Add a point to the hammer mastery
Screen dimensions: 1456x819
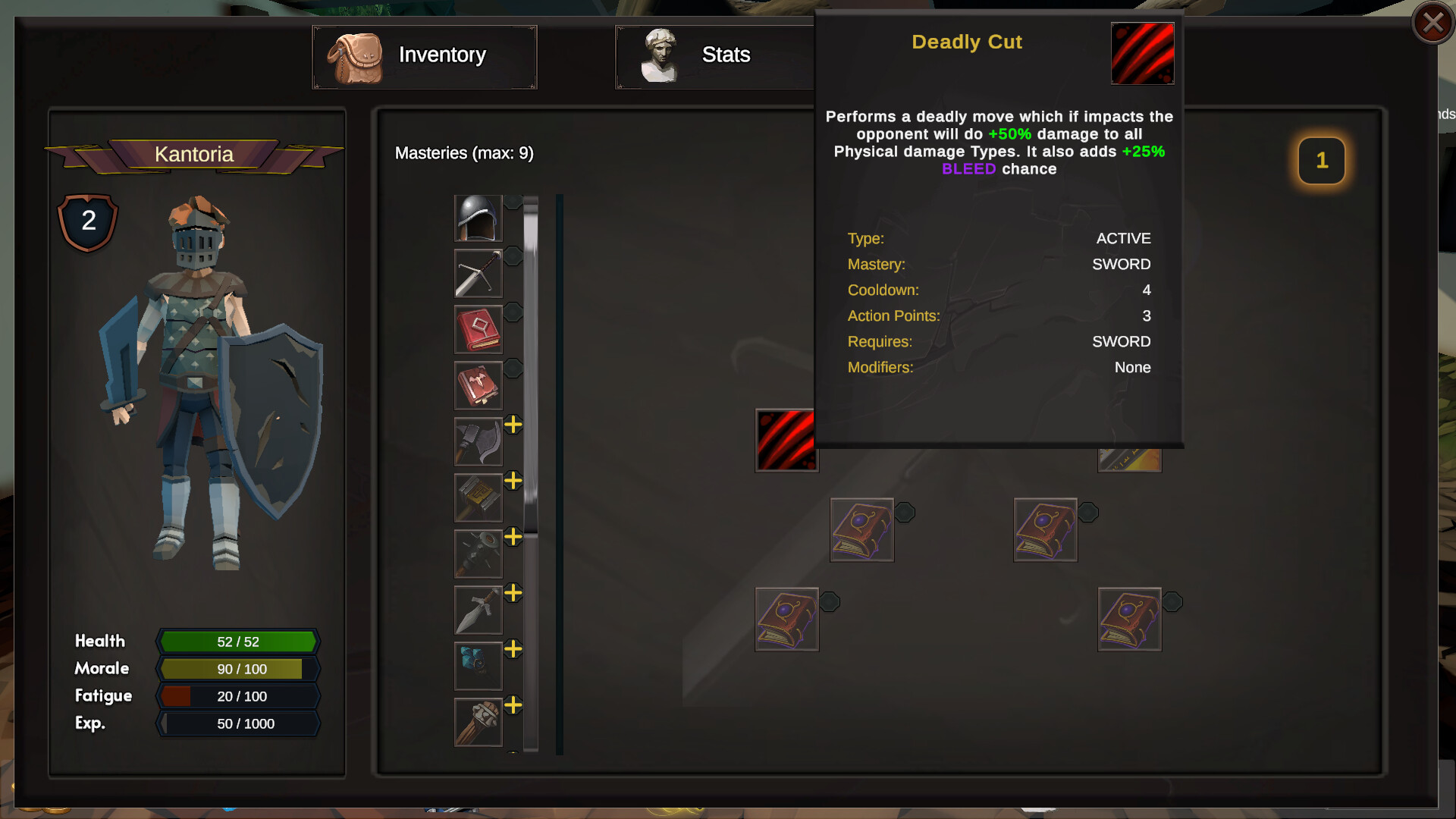513,482
